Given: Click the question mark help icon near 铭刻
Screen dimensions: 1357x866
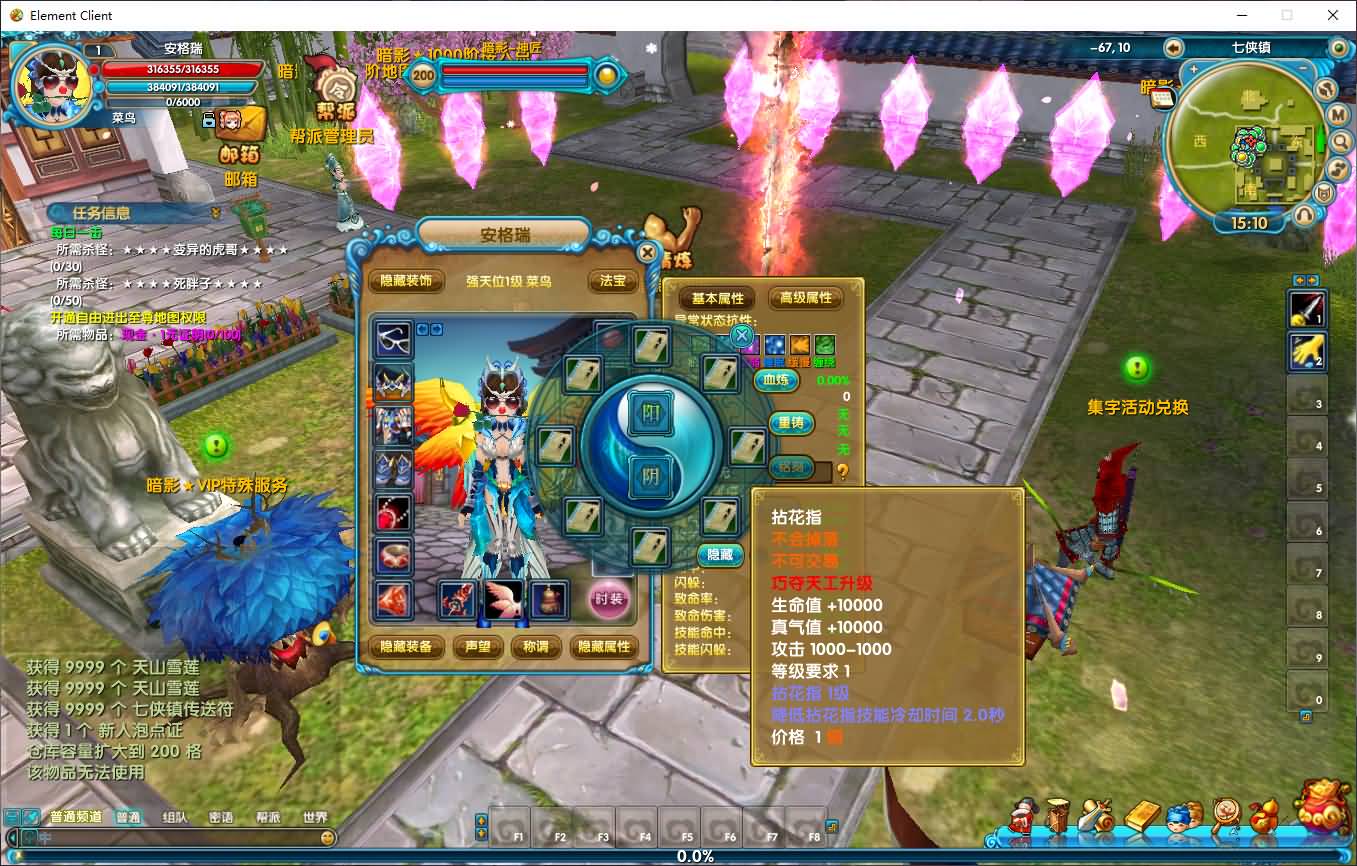Looking at the screenshot, I should pyautogui.click(x=843, y=473).
